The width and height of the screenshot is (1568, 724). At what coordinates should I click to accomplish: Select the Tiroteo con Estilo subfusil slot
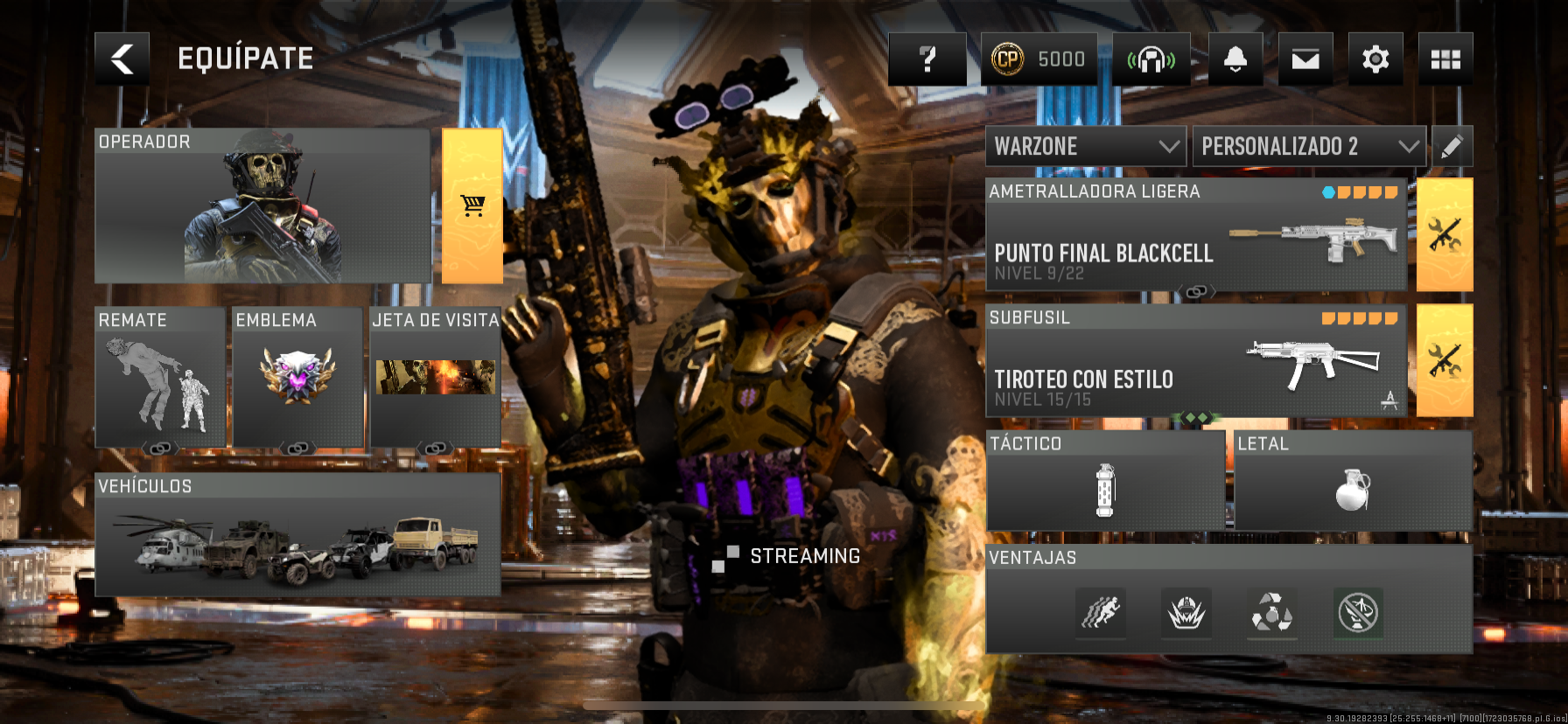click(x=1195, y=361)
